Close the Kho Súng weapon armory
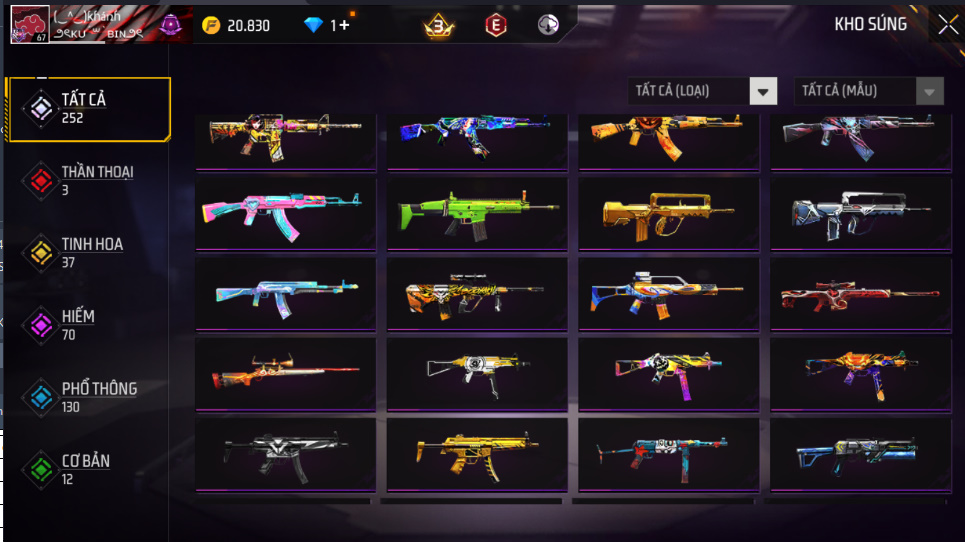The image size is (965, 542). (x=946, y=26)
